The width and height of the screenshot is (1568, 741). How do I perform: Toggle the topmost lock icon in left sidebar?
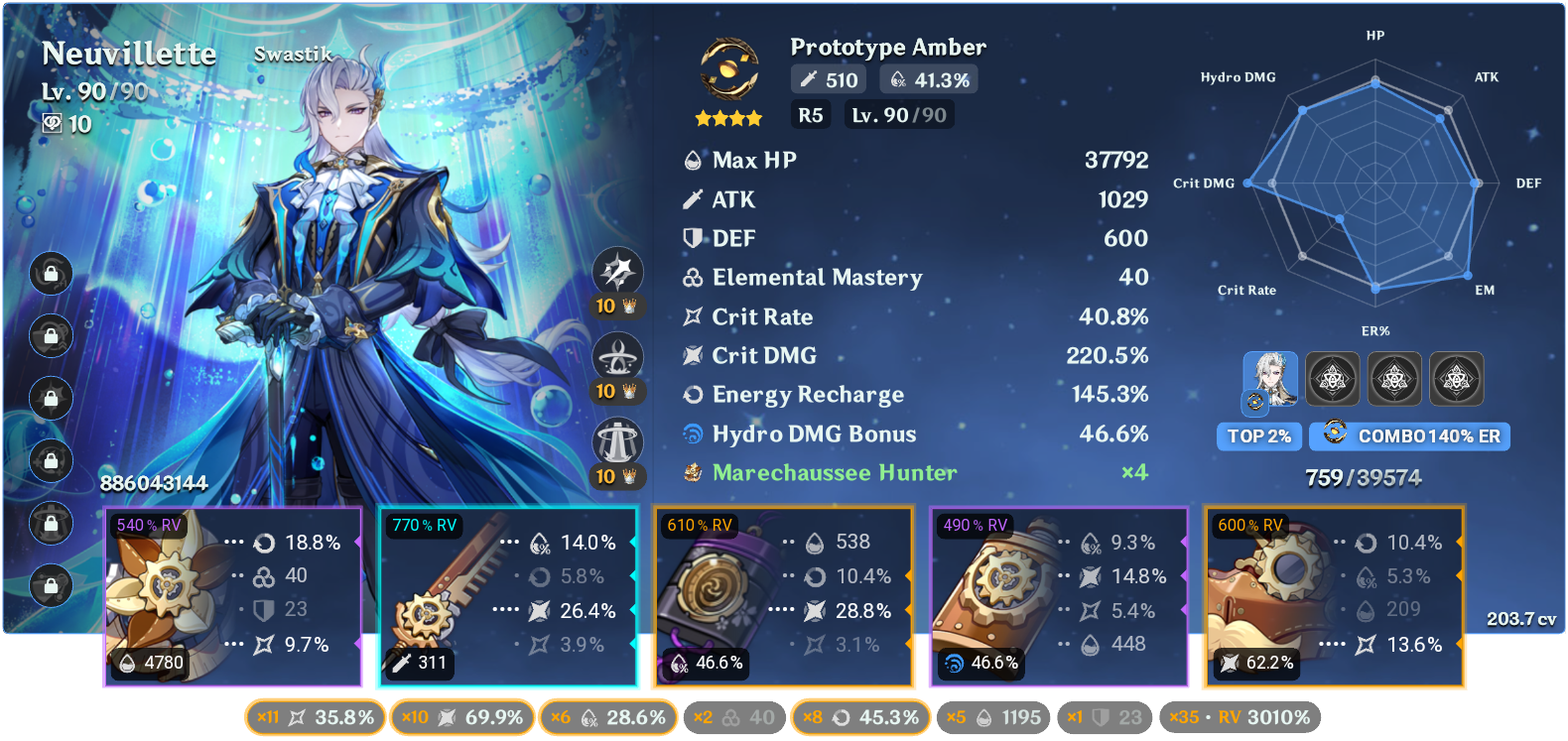pyautogui.click(x=50, y=274)
